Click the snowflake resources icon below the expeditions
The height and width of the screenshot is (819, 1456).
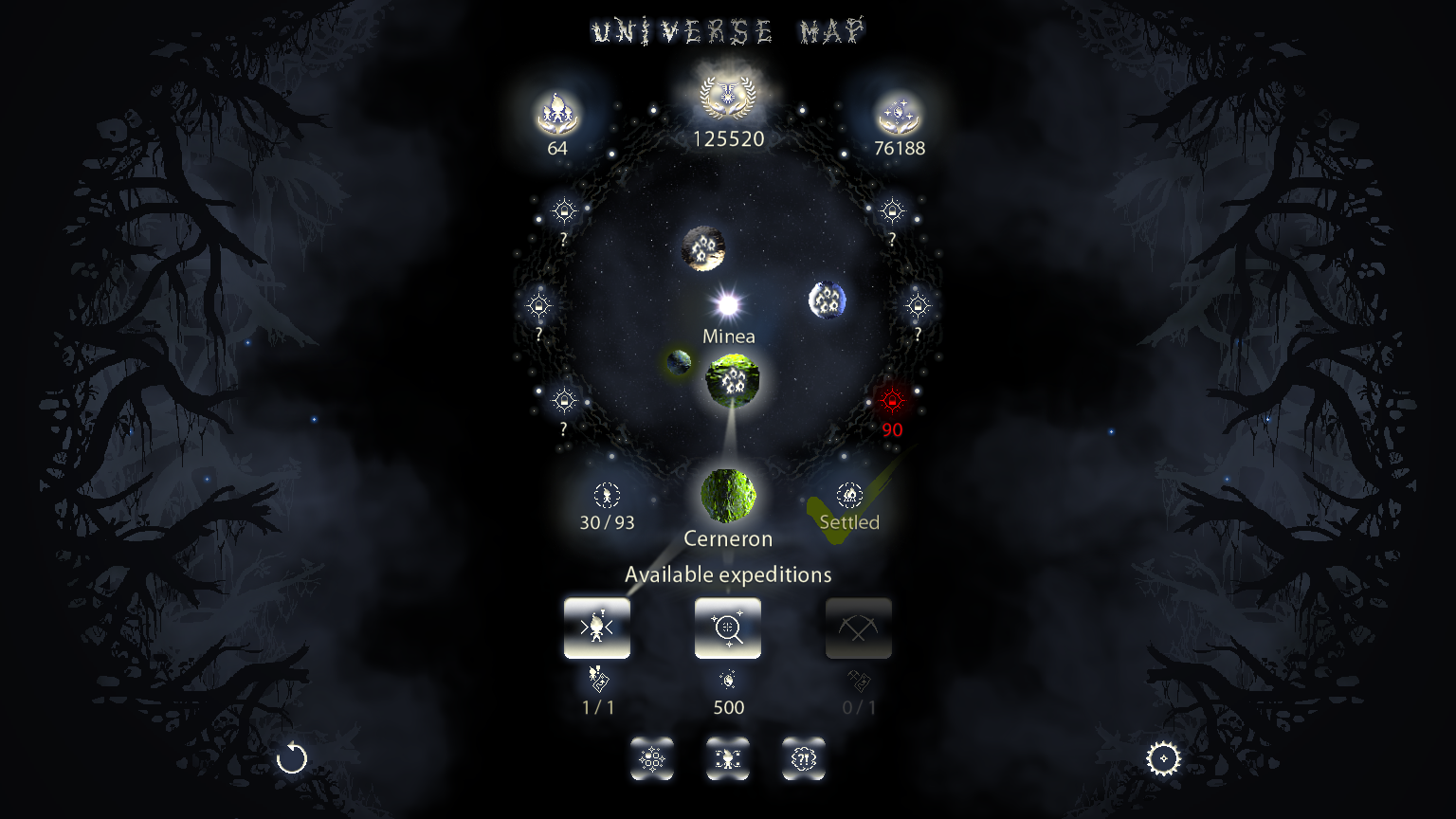pyautogui.click(x=652, y=758)
